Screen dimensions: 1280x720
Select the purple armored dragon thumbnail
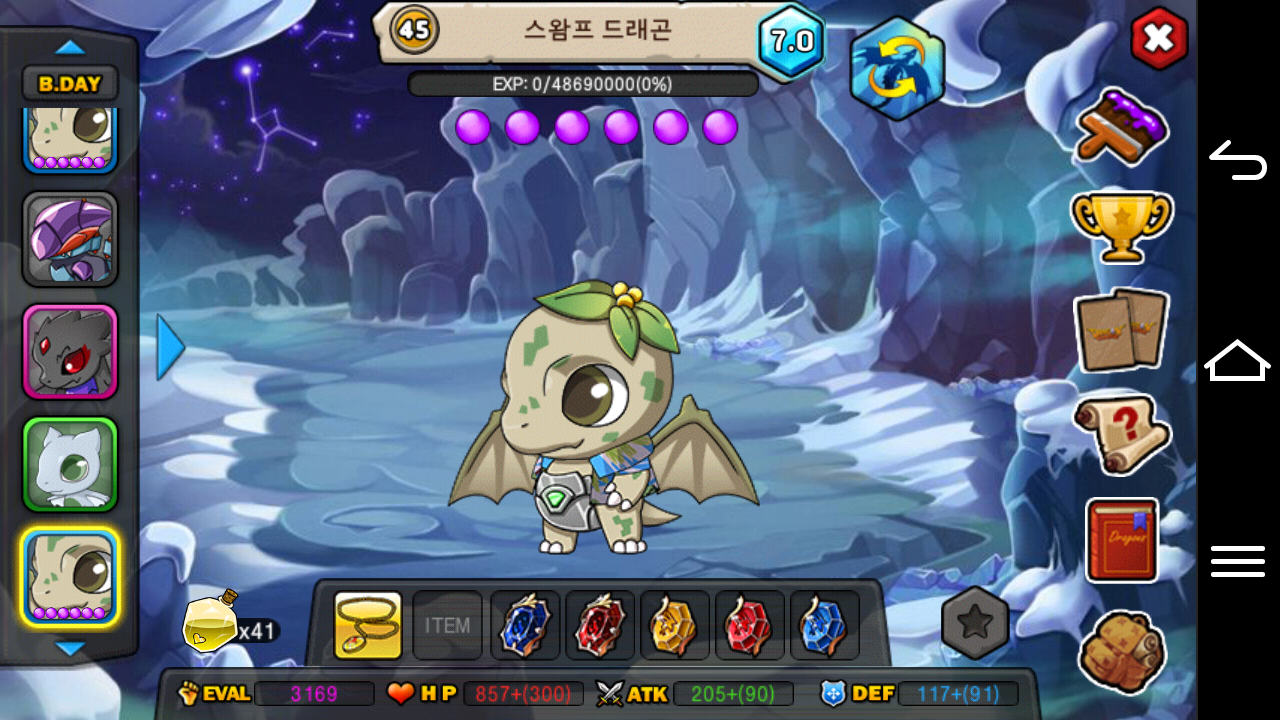point(70,240)
